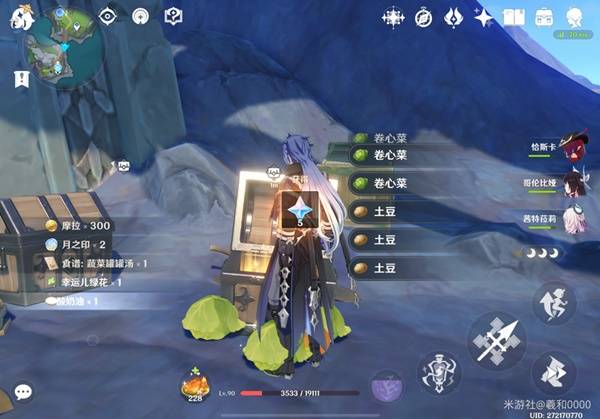
Task: Use the quick food item showing 228
Action: pos(196,384)
